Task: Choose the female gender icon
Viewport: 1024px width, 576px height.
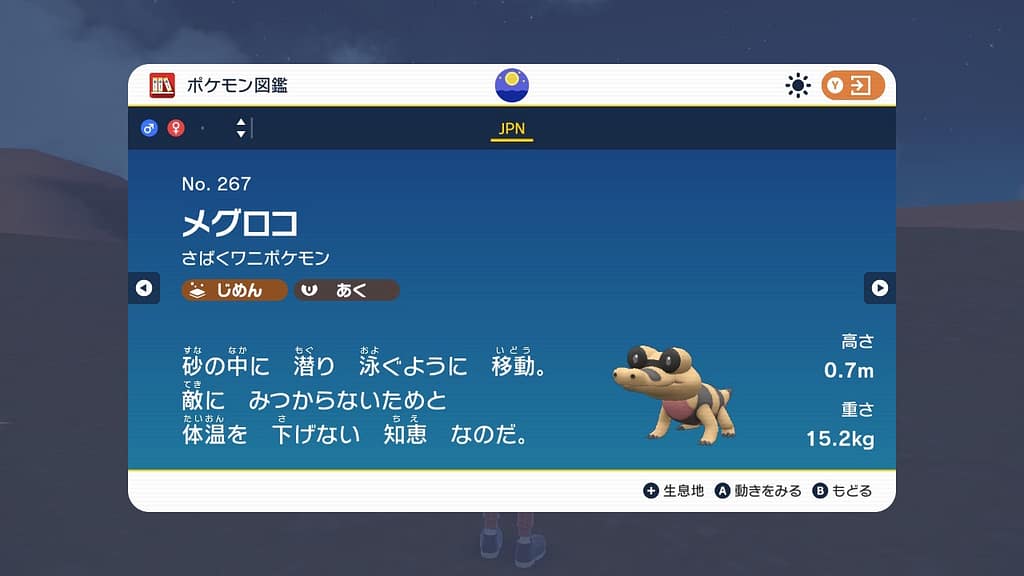Action: (x=176, y=128)
